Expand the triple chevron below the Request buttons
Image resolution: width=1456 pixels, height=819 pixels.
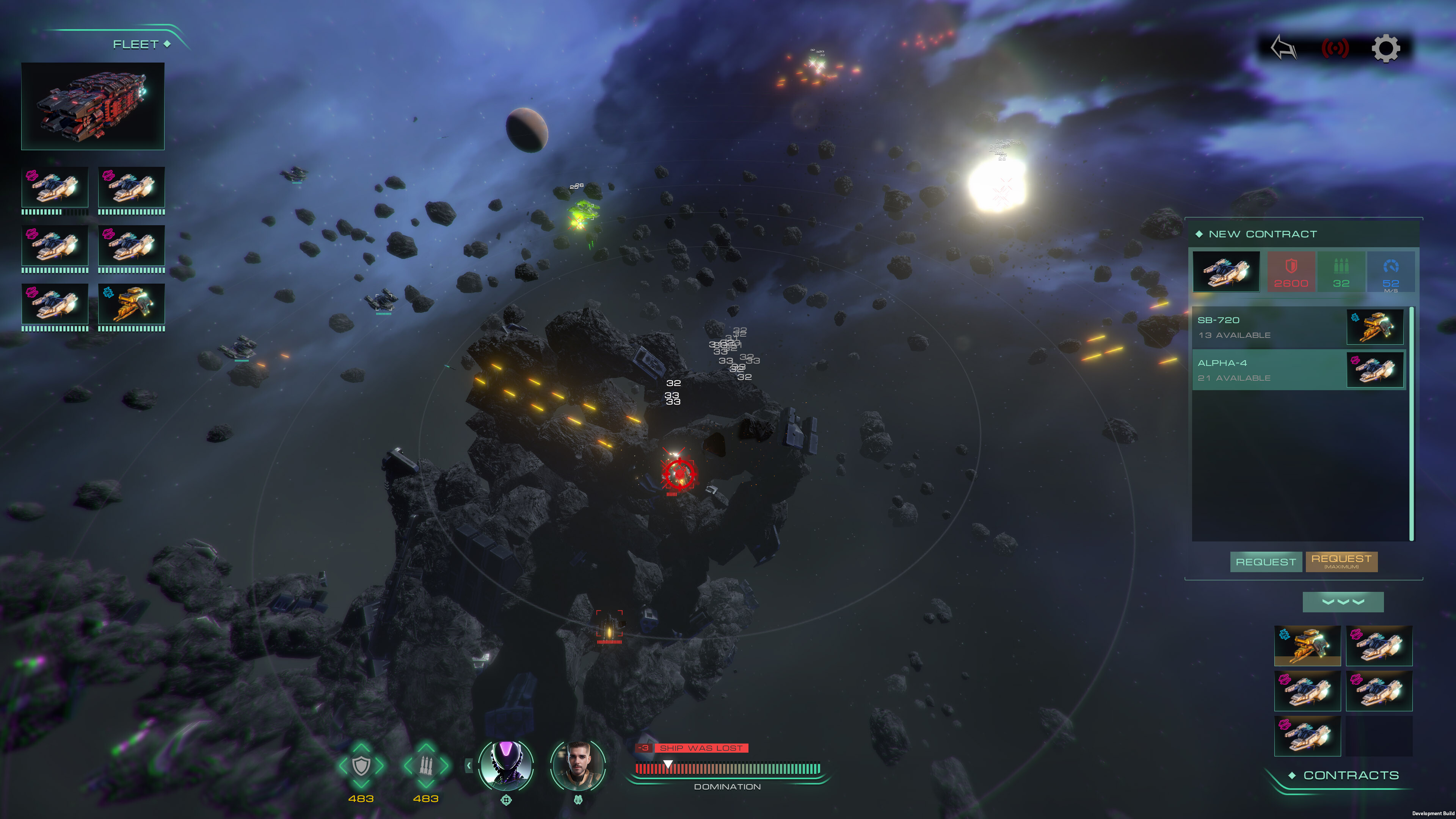click(1343, 602)
